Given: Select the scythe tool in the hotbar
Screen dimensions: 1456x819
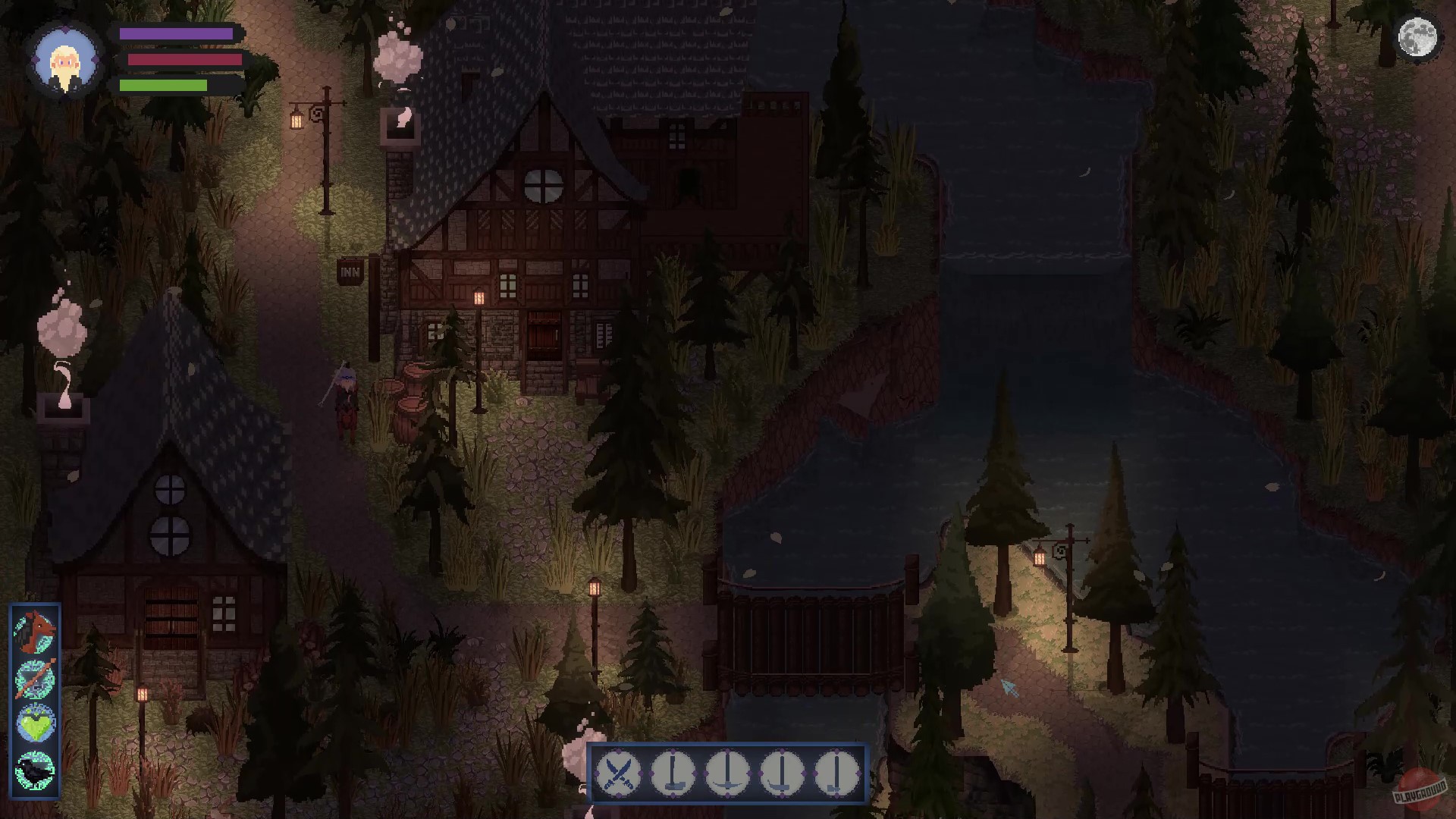Looking at the screenshot, I should click(783, 772).
